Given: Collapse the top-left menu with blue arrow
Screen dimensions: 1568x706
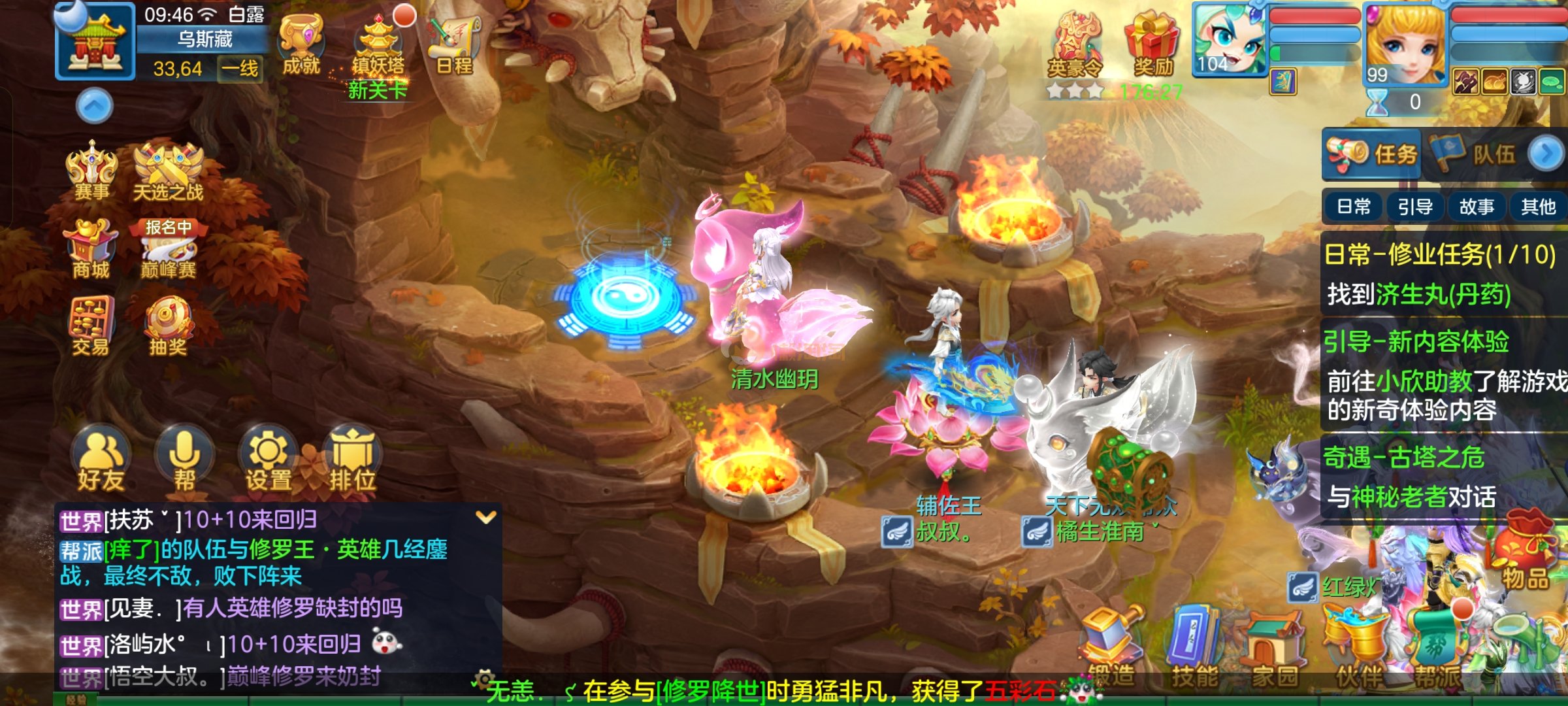Looking at the screenshot, I should pos(95,106).
